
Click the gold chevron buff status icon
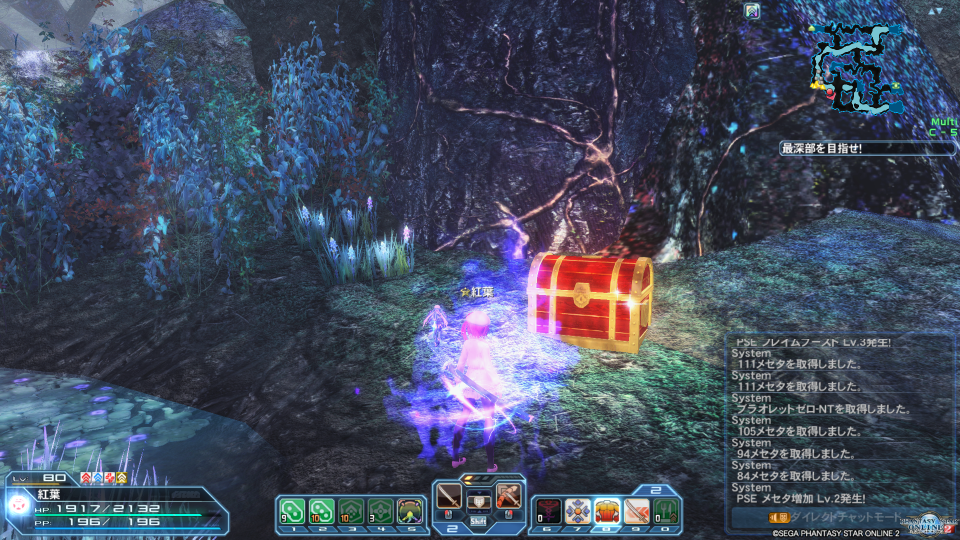coord(122,478)
